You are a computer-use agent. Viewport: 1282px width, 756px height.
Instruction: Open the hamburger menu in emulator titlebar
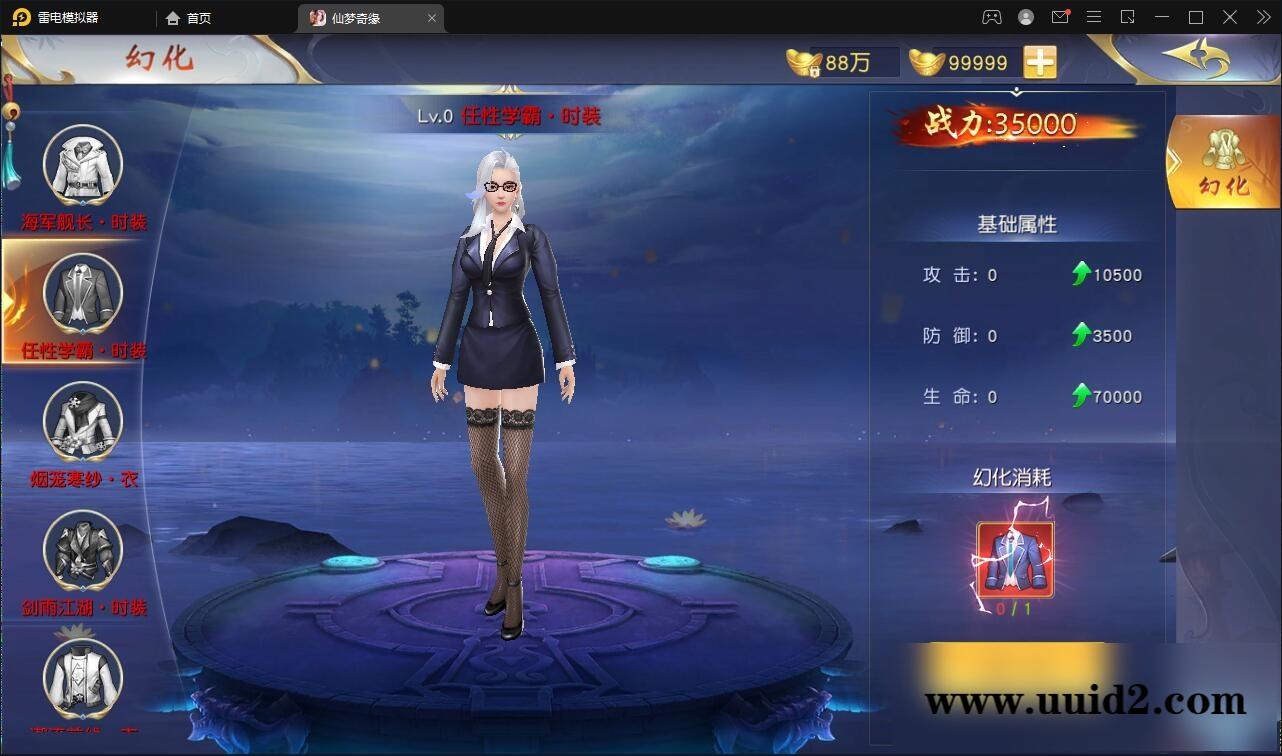point(1094,17)
